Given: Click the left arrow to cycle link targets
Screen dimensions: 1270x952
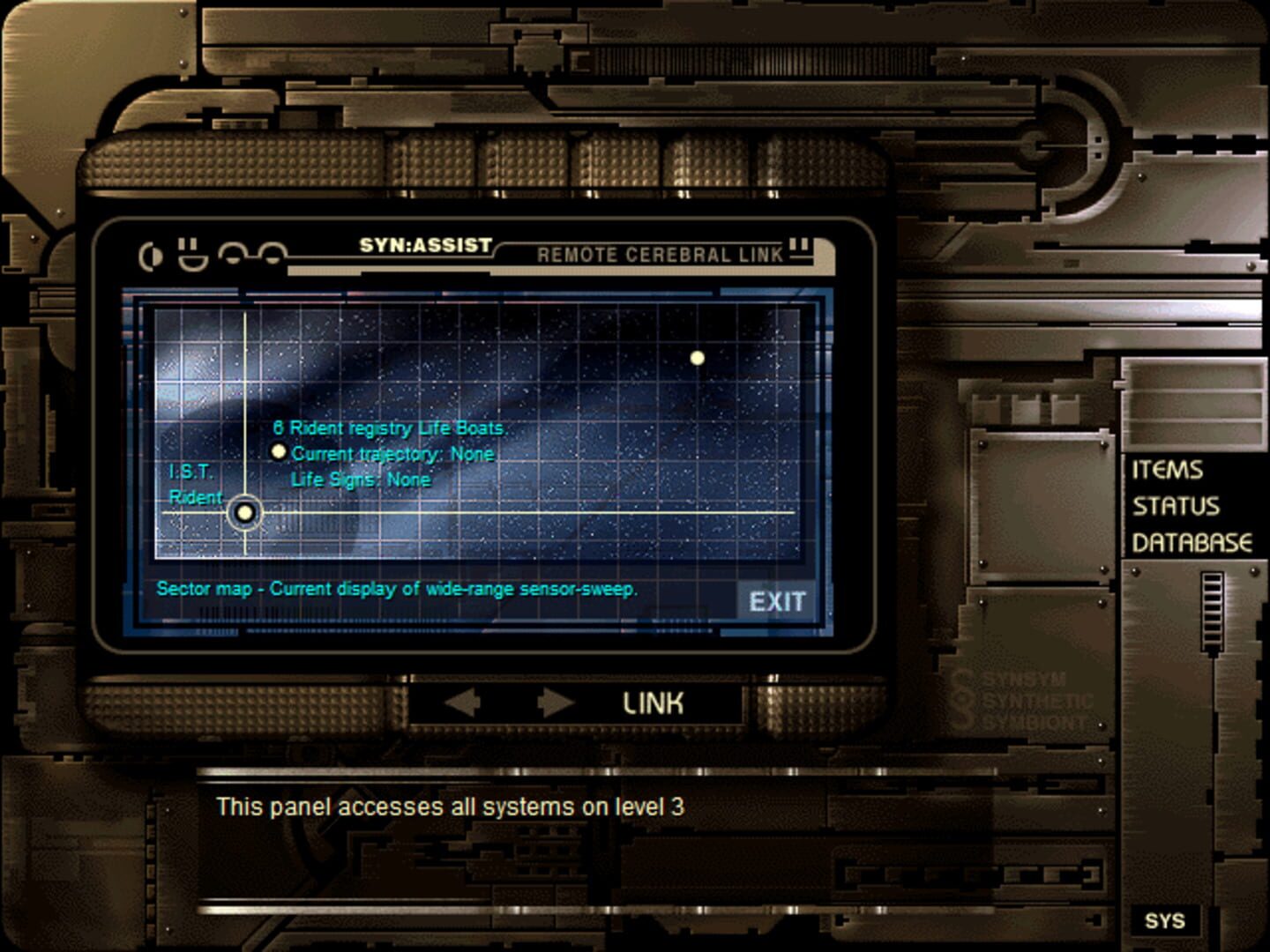Looking at the screenshot, I should [462, 703].
